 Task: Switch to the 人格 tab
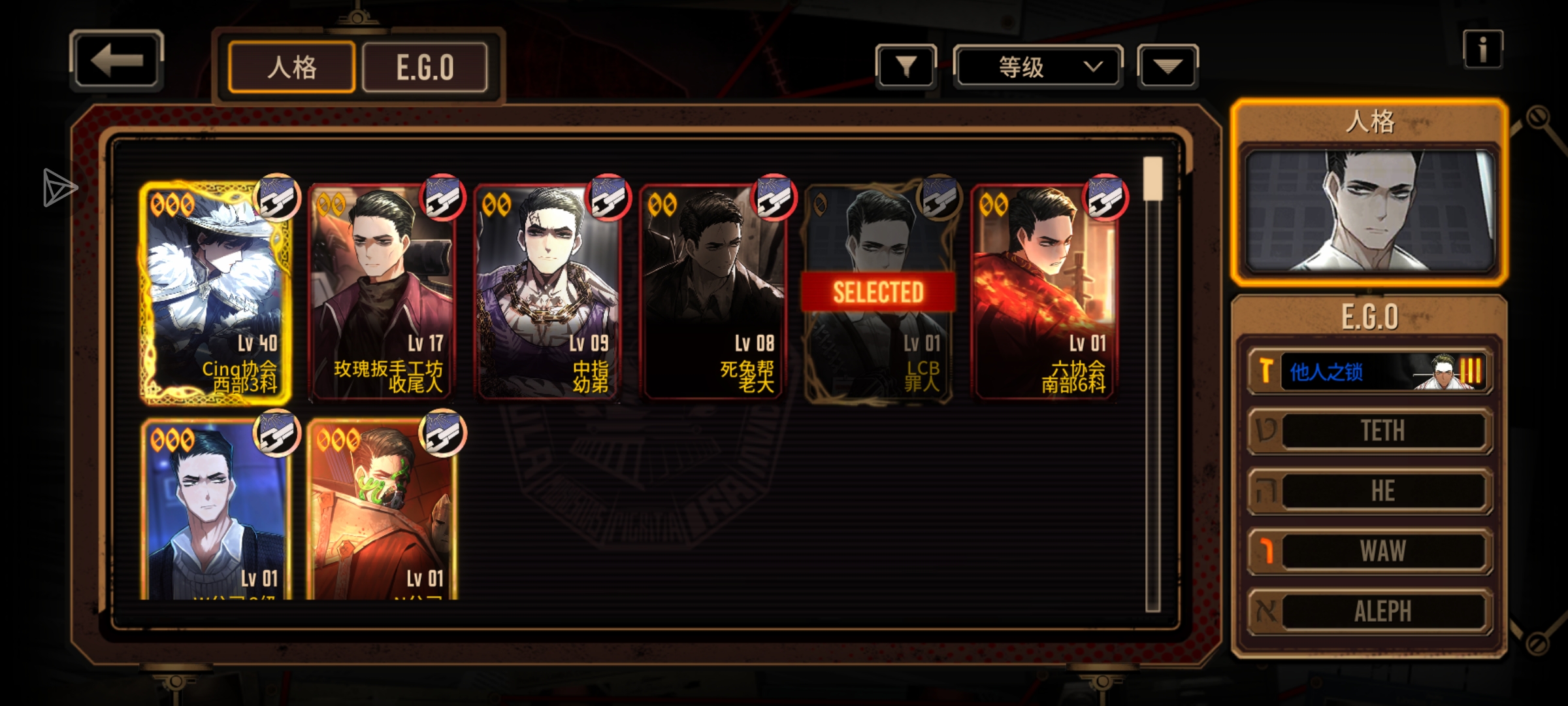[291, 67]
